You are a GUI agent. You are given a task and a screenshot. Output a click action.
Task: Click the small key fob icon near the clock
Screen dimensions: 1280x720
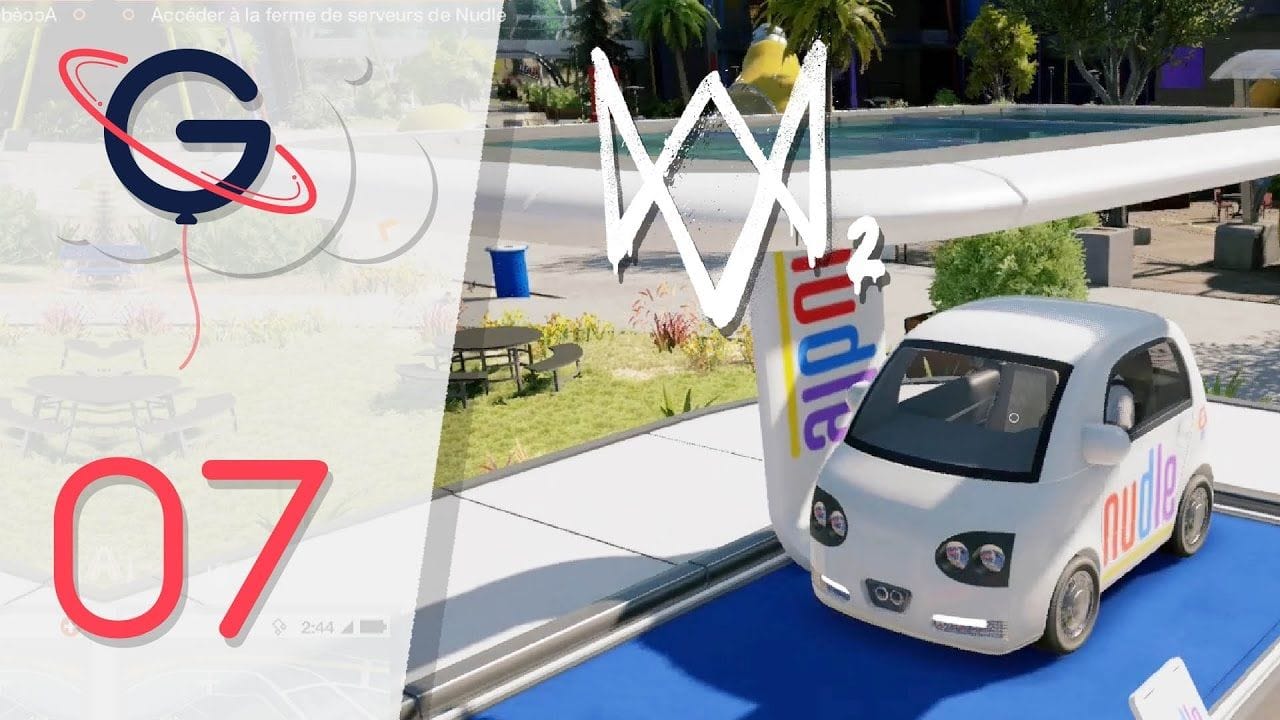click(279, 626)
